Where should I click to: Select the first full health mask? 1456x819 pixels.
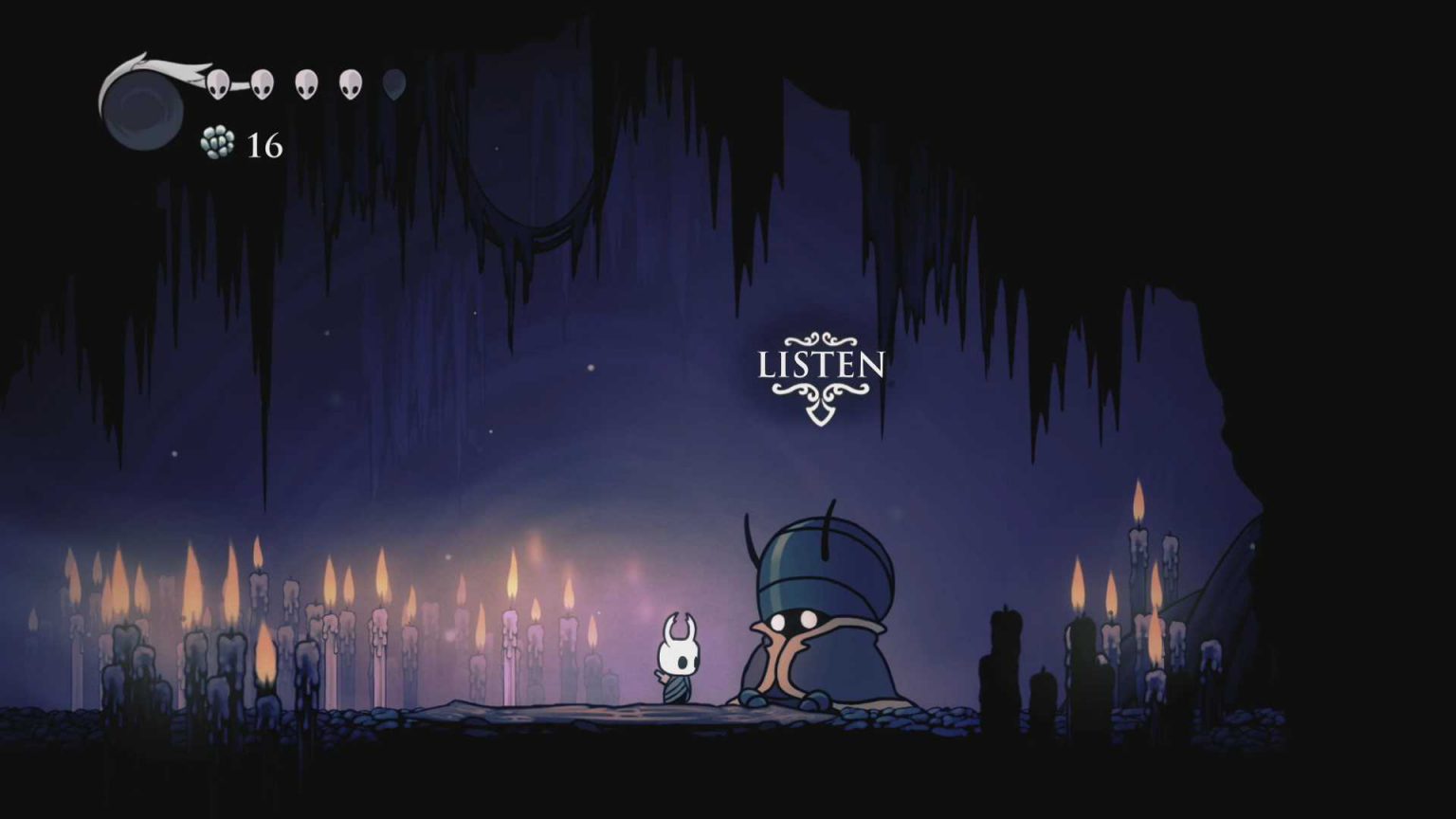216,83
